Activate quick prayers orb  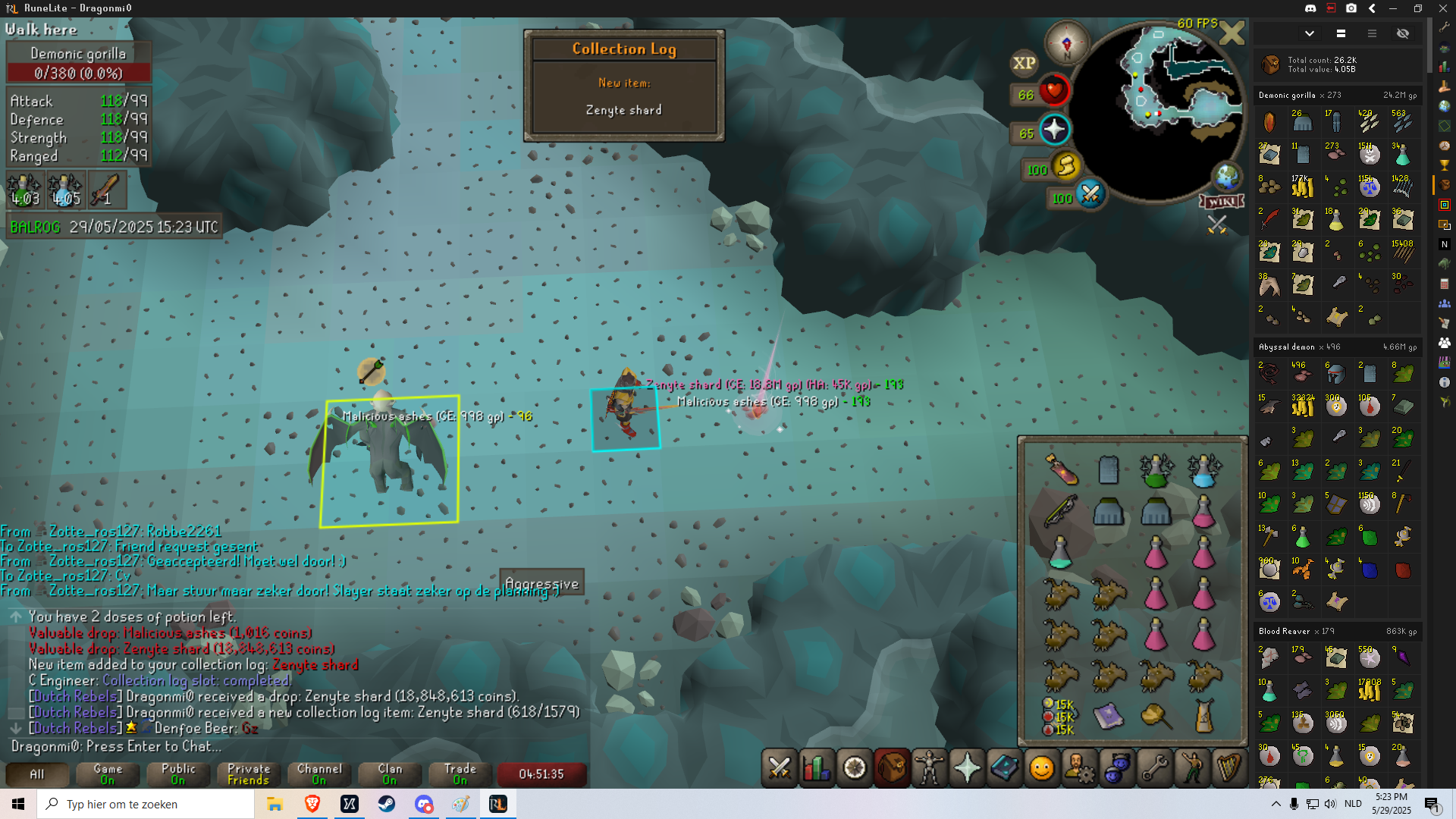(1054, 130)
